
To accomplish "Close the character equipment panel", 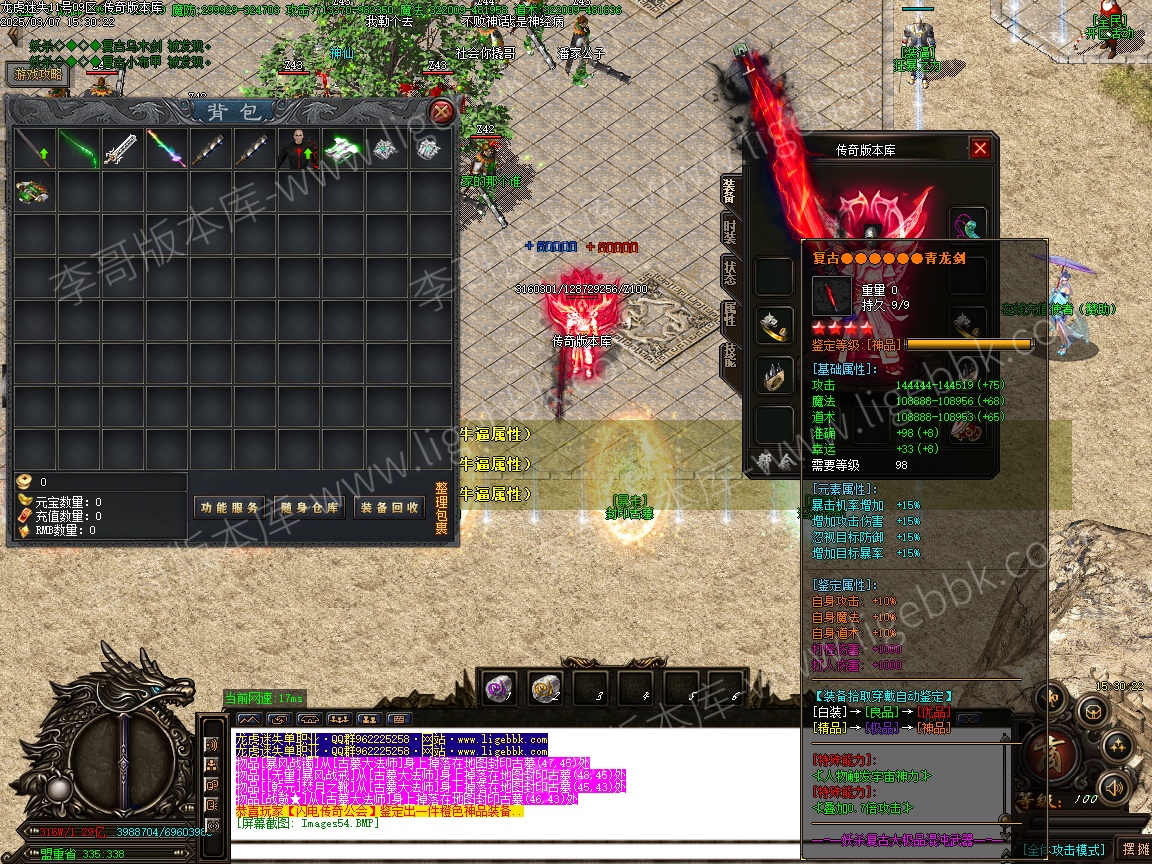I will pyautogui.click(x=980, y=149).
